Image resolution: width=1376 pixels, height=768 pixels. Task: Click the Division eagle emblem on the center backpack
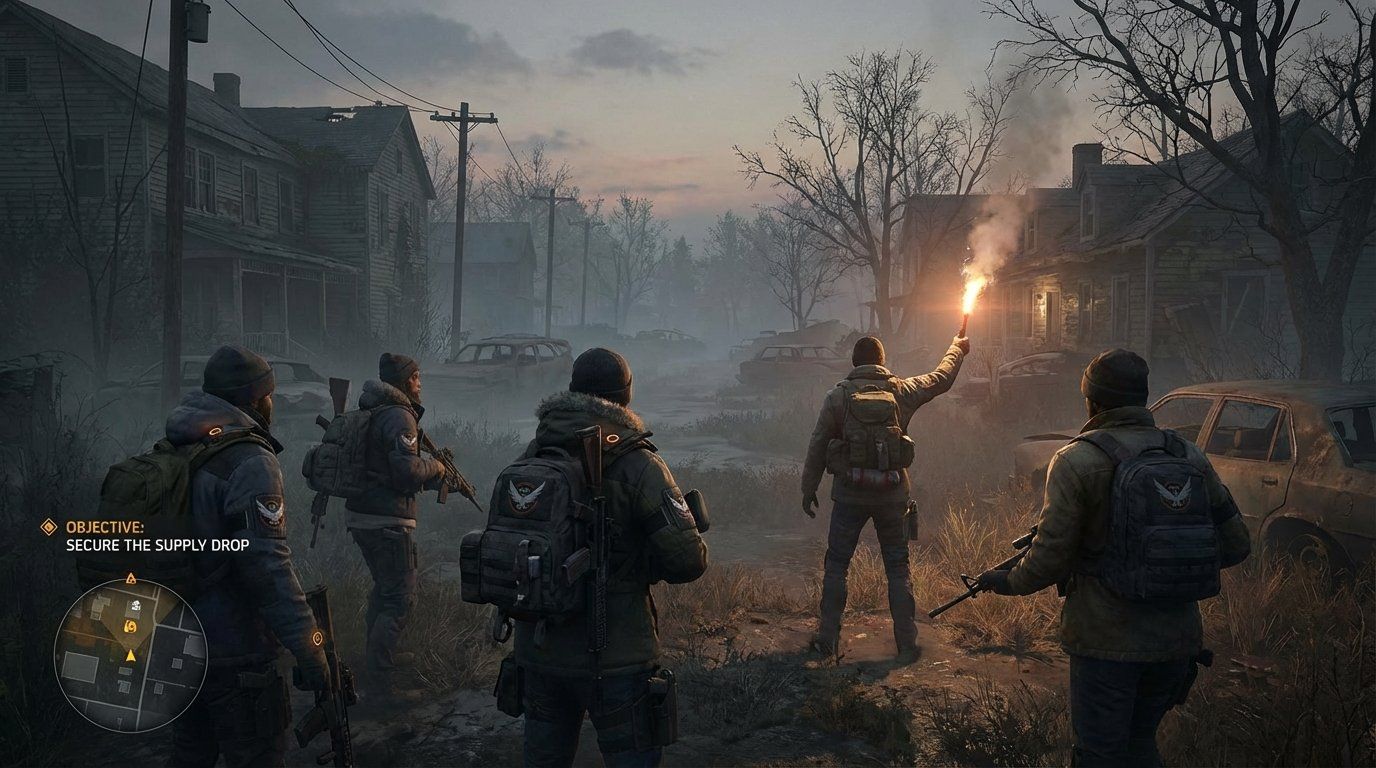(522, 496)
